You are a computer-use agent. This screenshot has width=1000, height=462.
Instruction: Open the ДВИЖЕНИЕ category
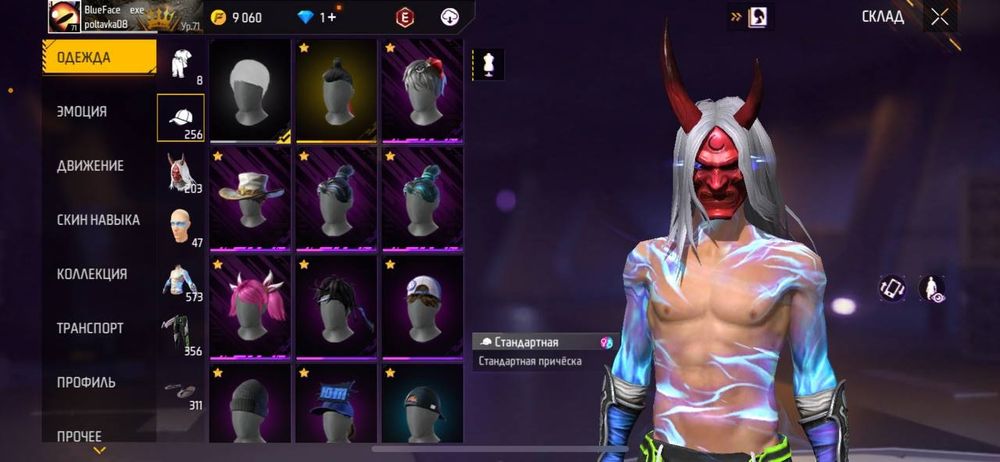(x=90, y=166)
